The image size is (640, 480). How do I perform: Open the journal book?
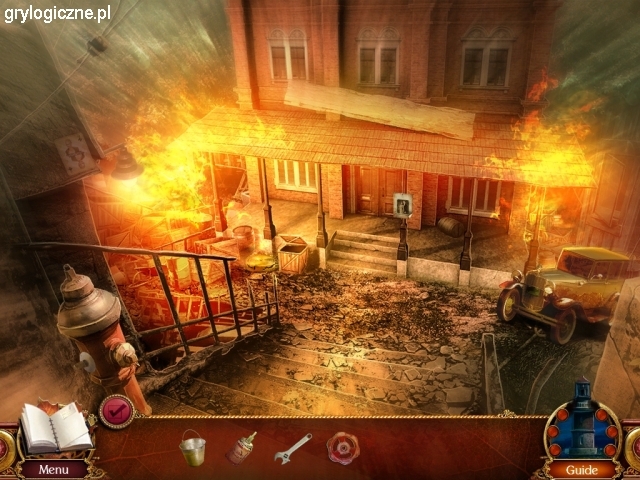55,428
